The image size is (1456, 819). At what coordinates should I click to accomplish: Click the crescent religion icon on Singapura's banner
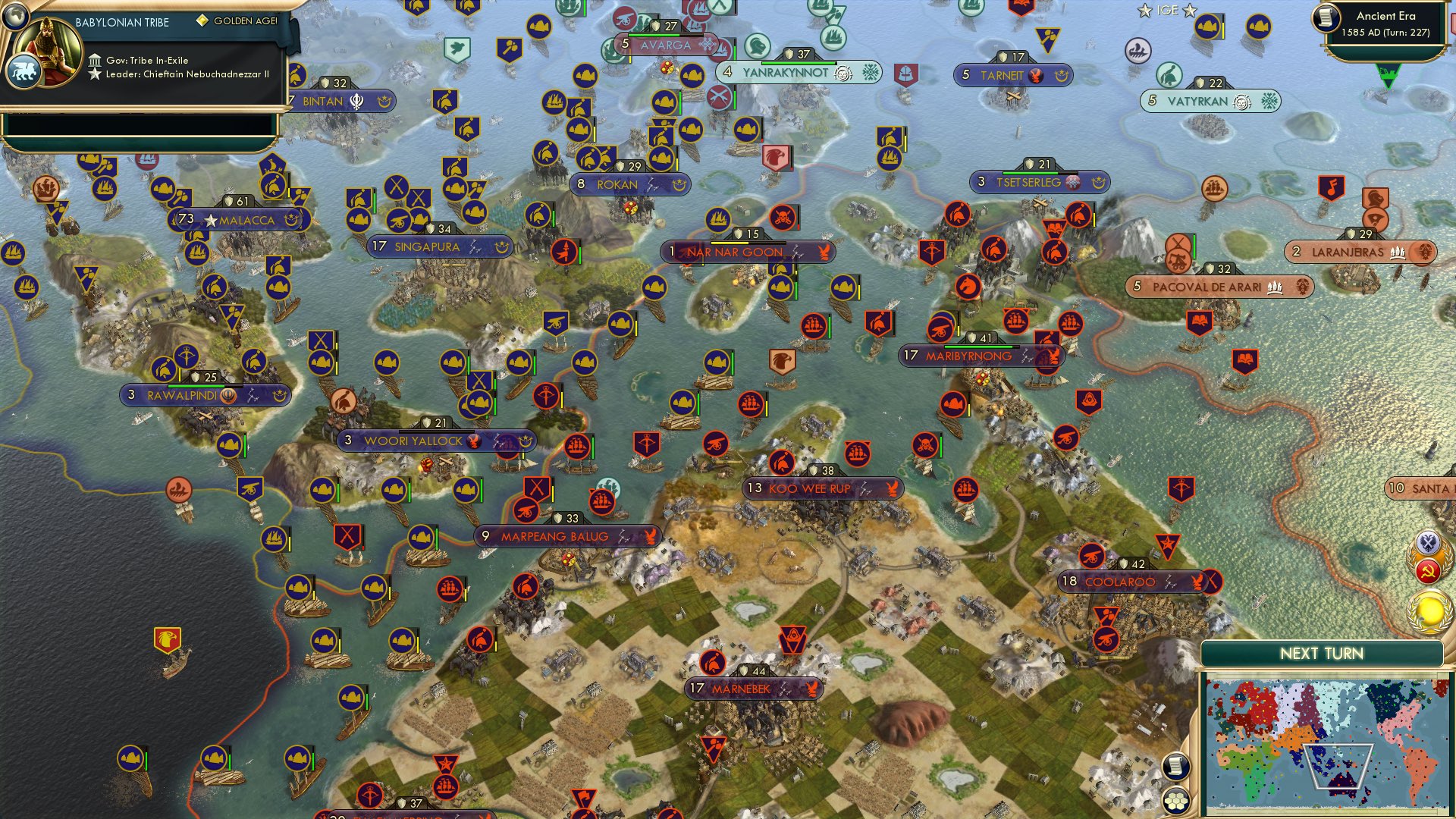(502, 246)
